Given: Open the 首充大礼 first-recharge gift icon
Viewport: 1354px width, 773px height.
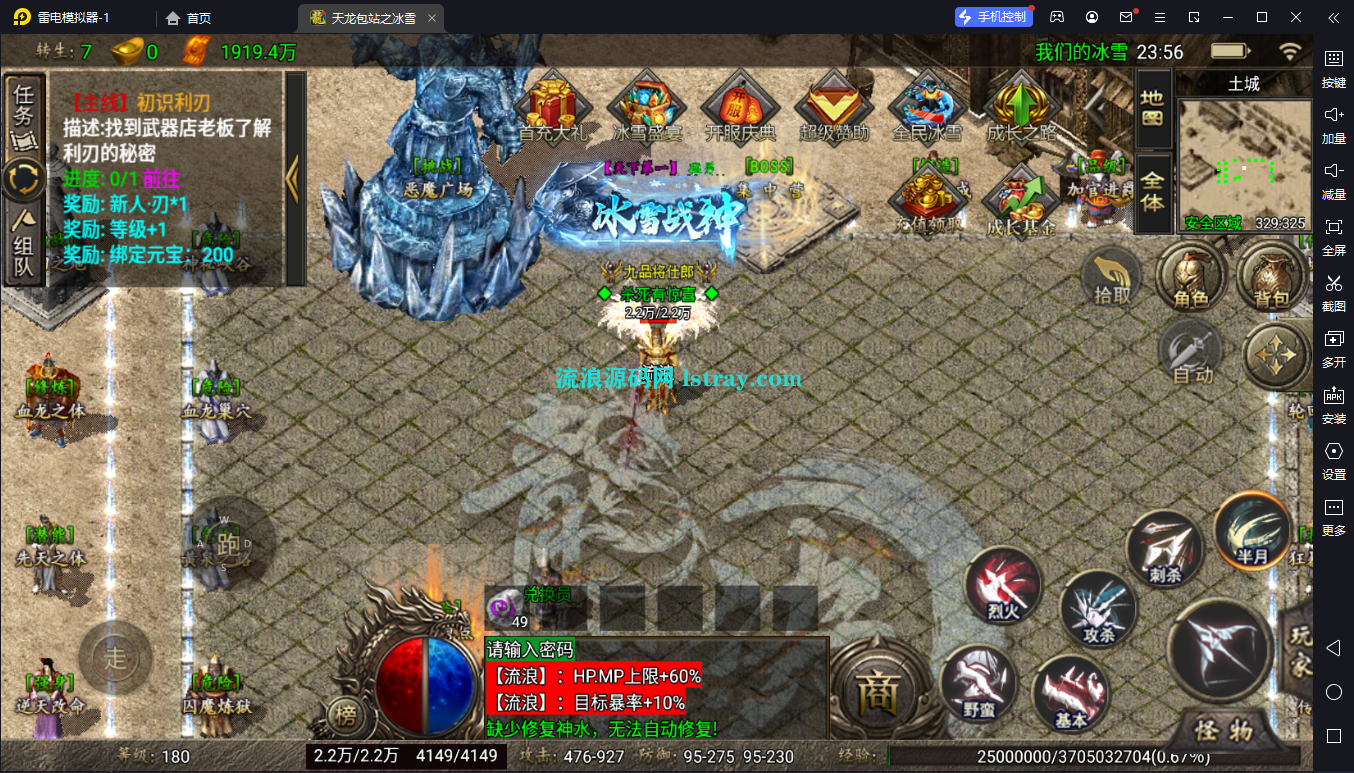Looking at the screenshot, I should (552, 105).
